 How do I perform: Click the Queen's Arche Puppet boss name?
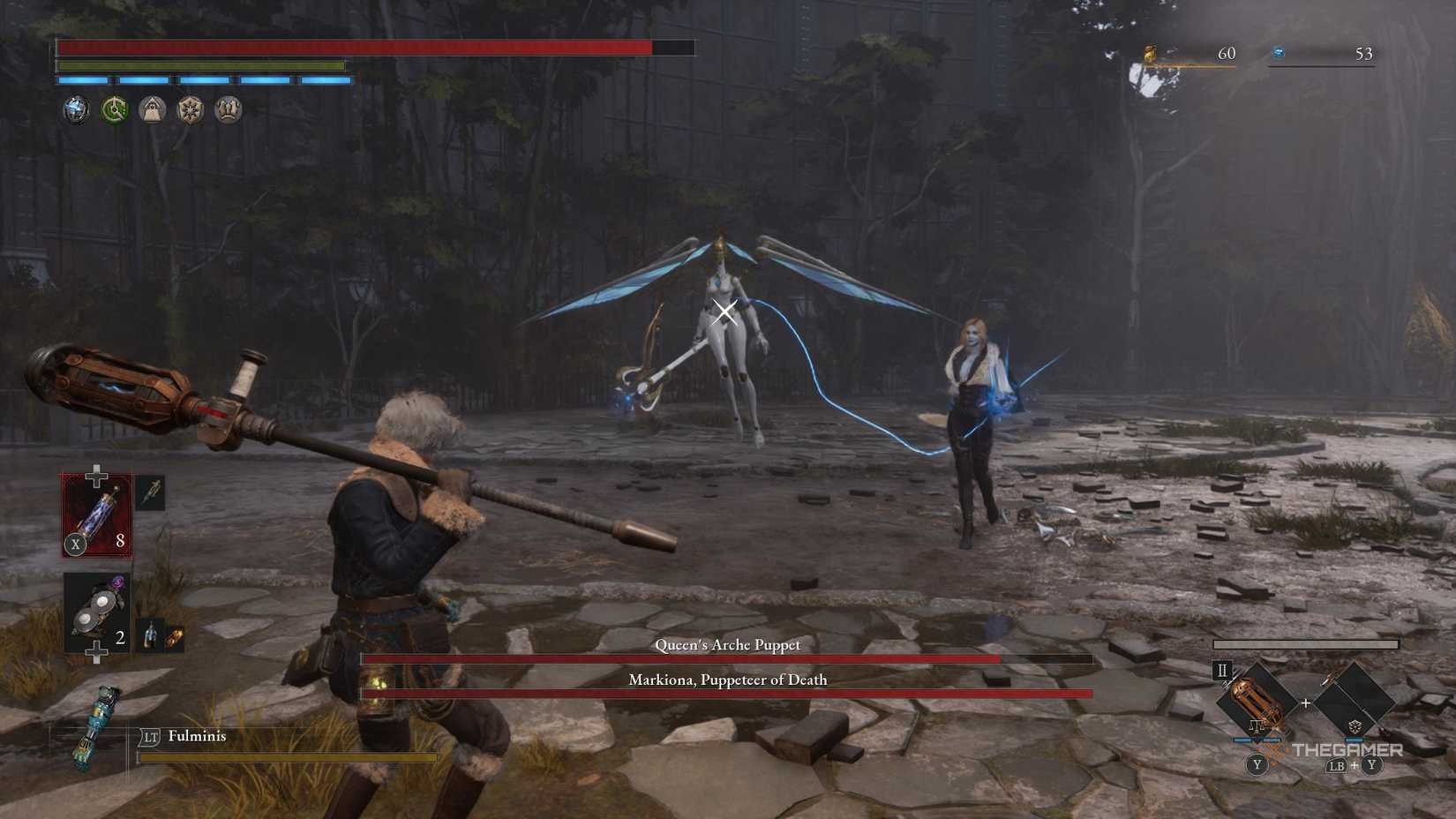728,645
